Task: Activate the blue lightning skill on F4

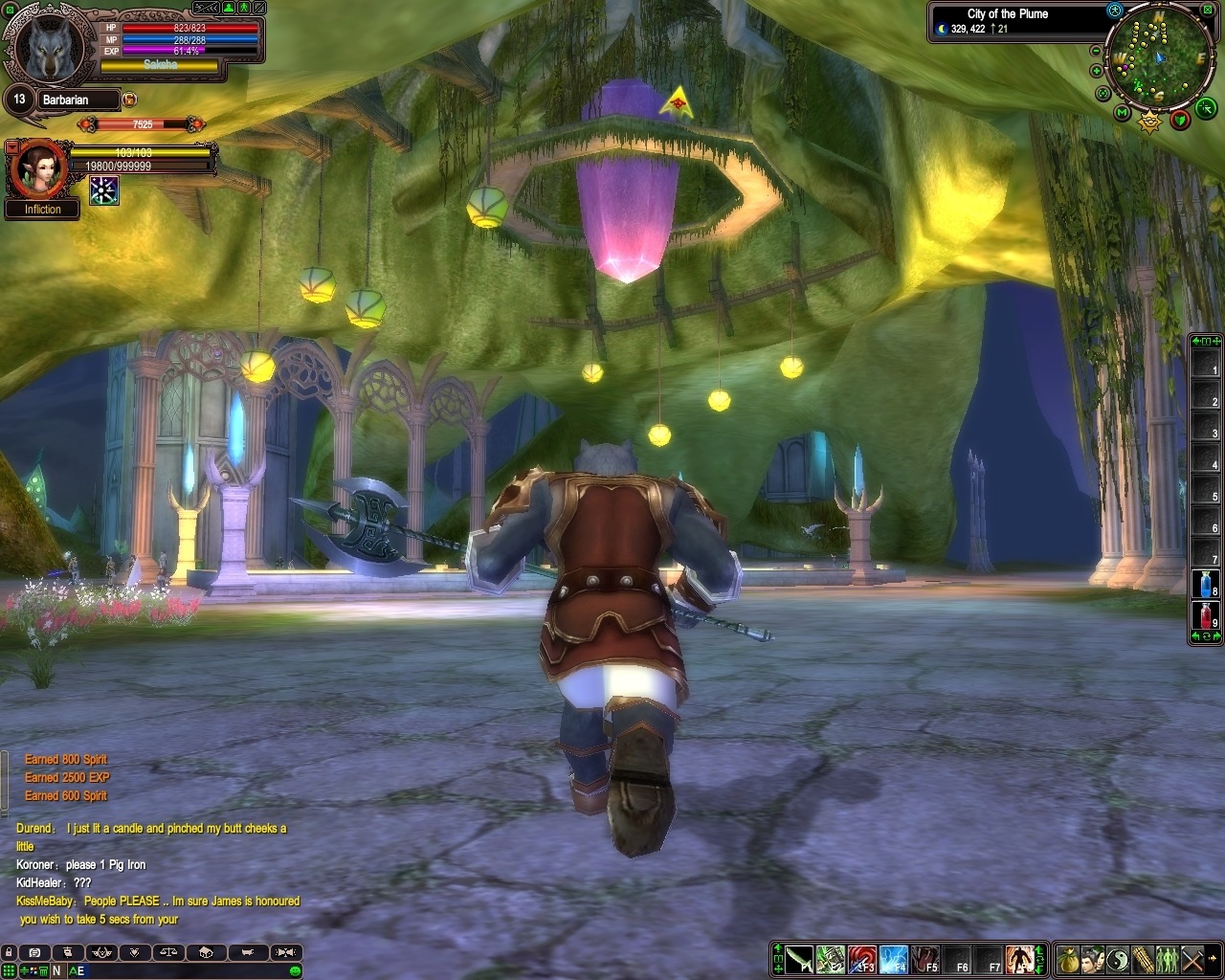Action: [893, 958]
